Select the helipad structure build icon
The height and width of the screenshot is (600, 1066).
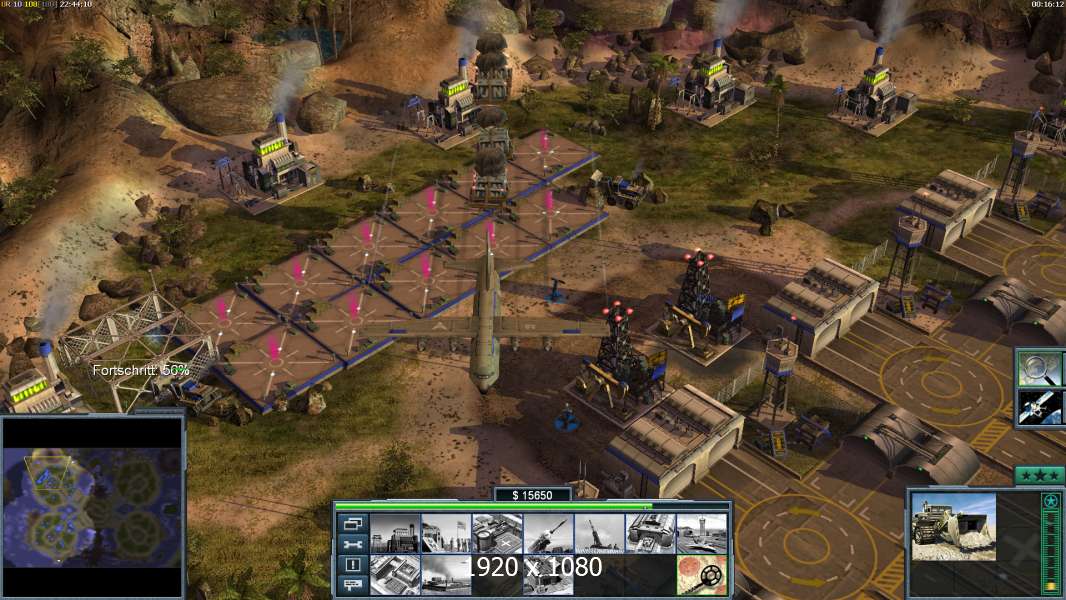(497, 533)
